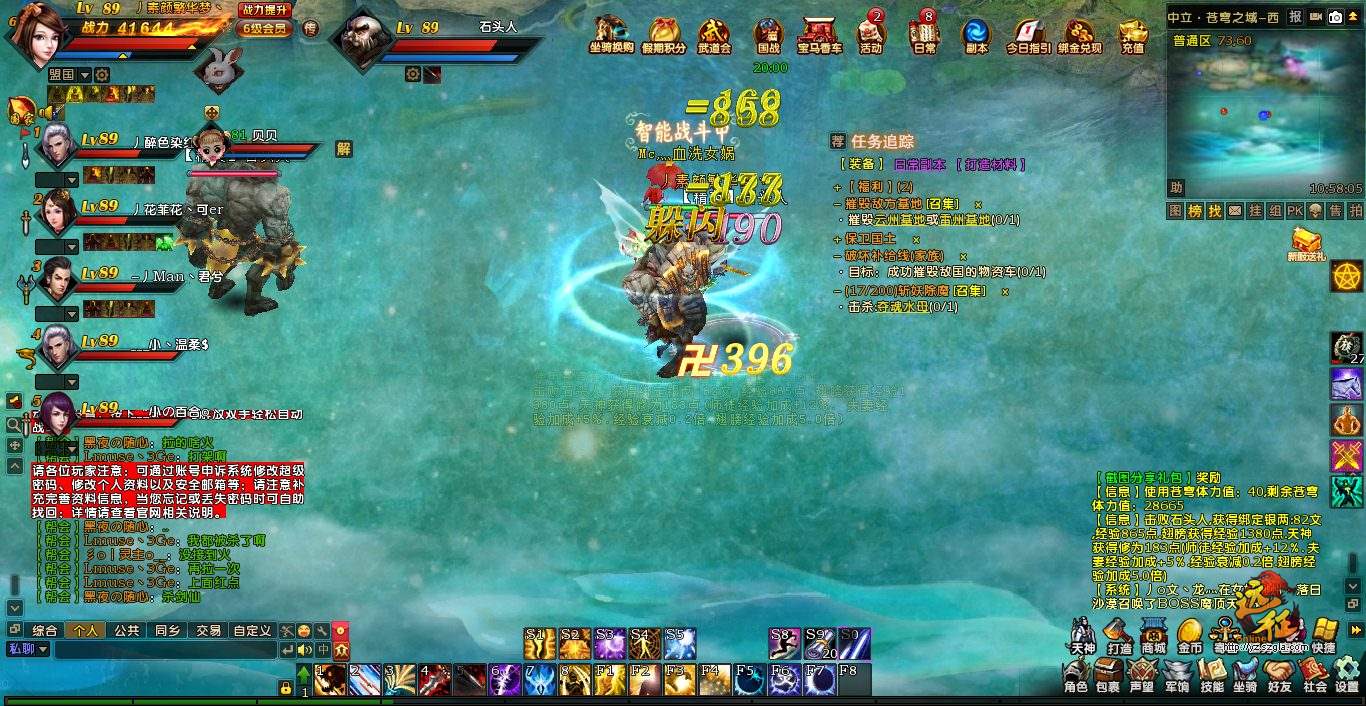Open the 国战 nation war icon

[768, 34]
